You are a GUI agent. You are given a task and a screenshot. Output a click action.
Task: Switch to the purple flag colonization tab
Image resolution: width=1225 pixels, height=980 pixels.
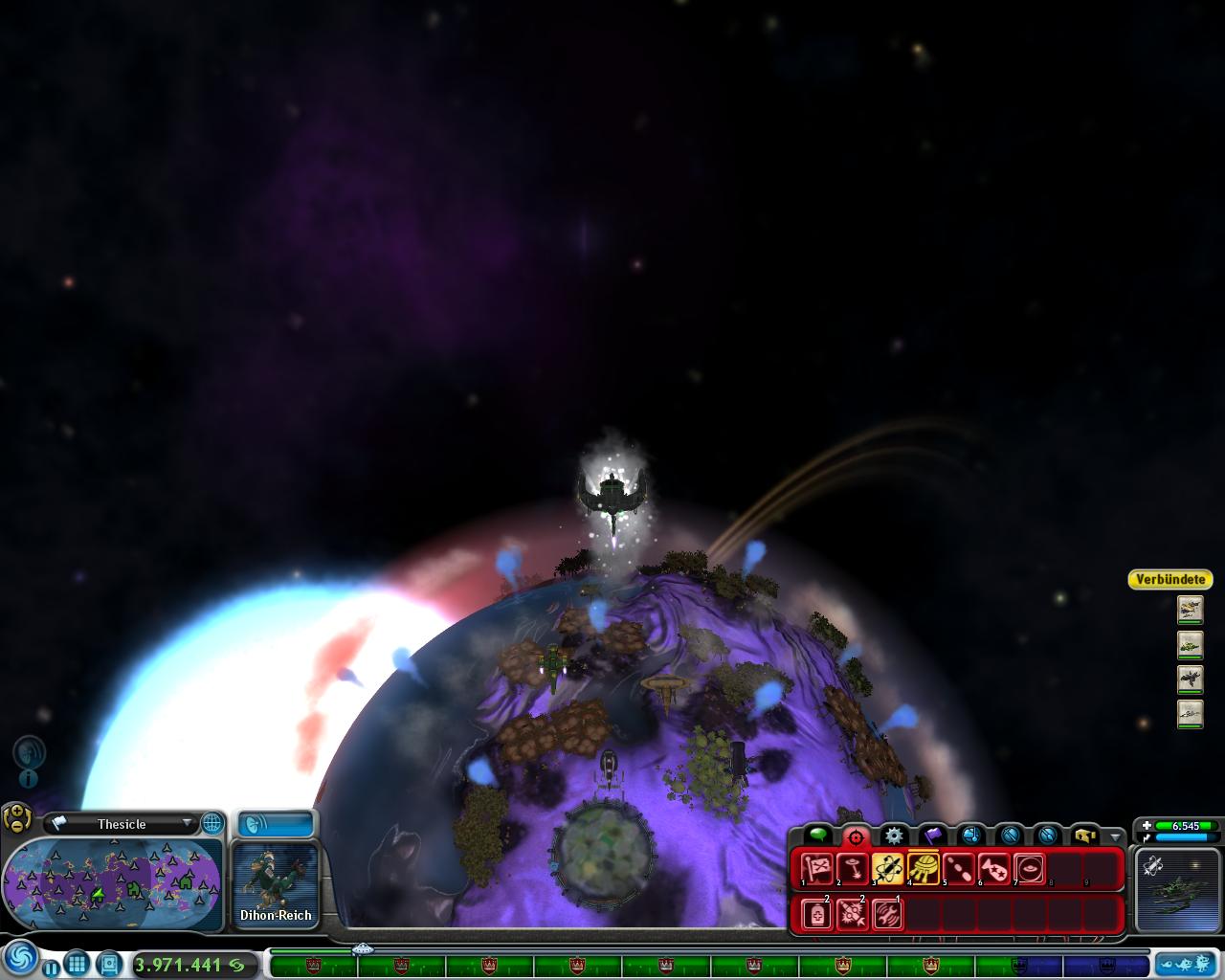coord(932,835)
